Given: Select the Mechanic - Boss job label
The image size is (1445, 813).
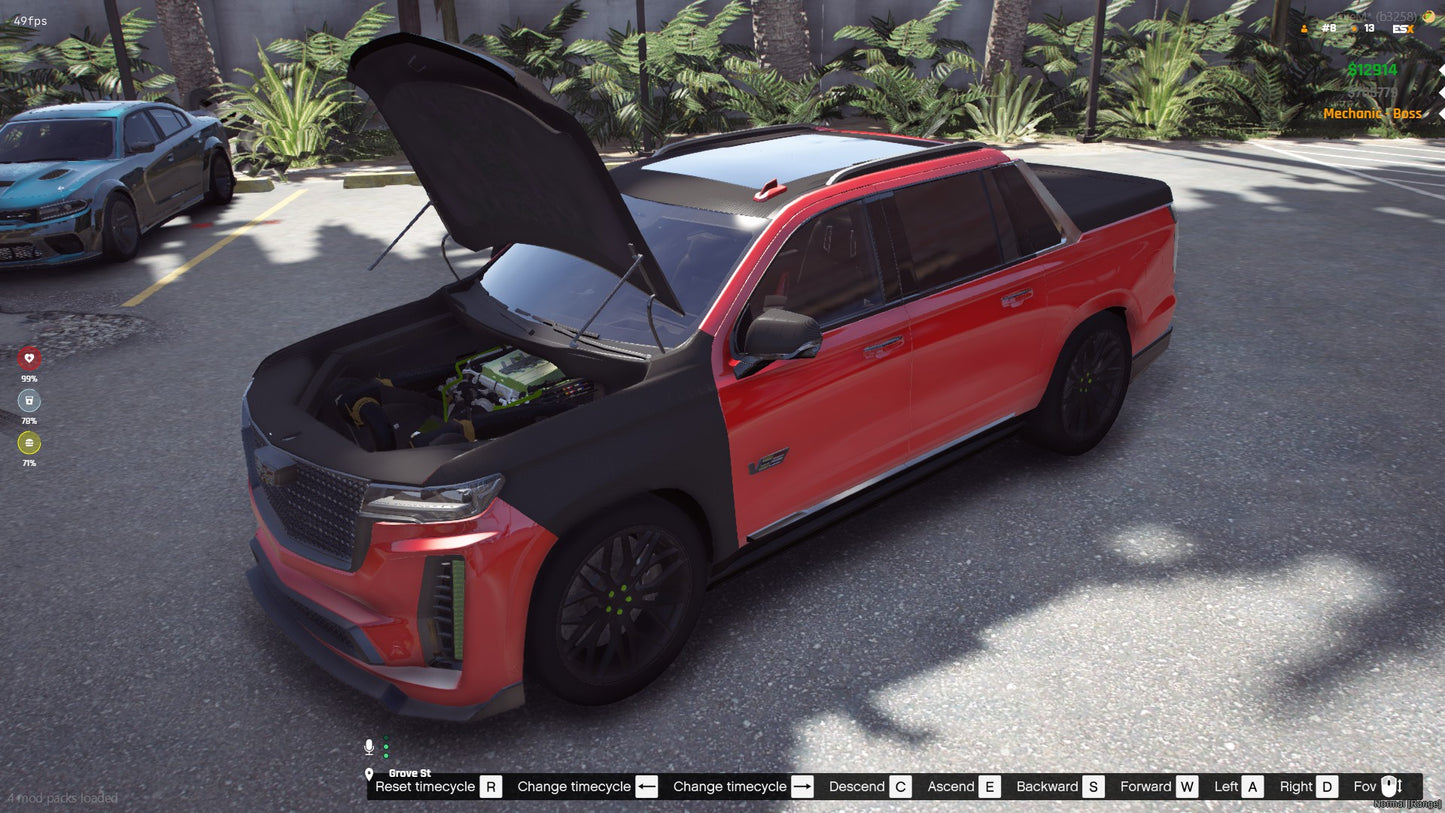Looking at the screenshot, I should (x=1372, y=114).
